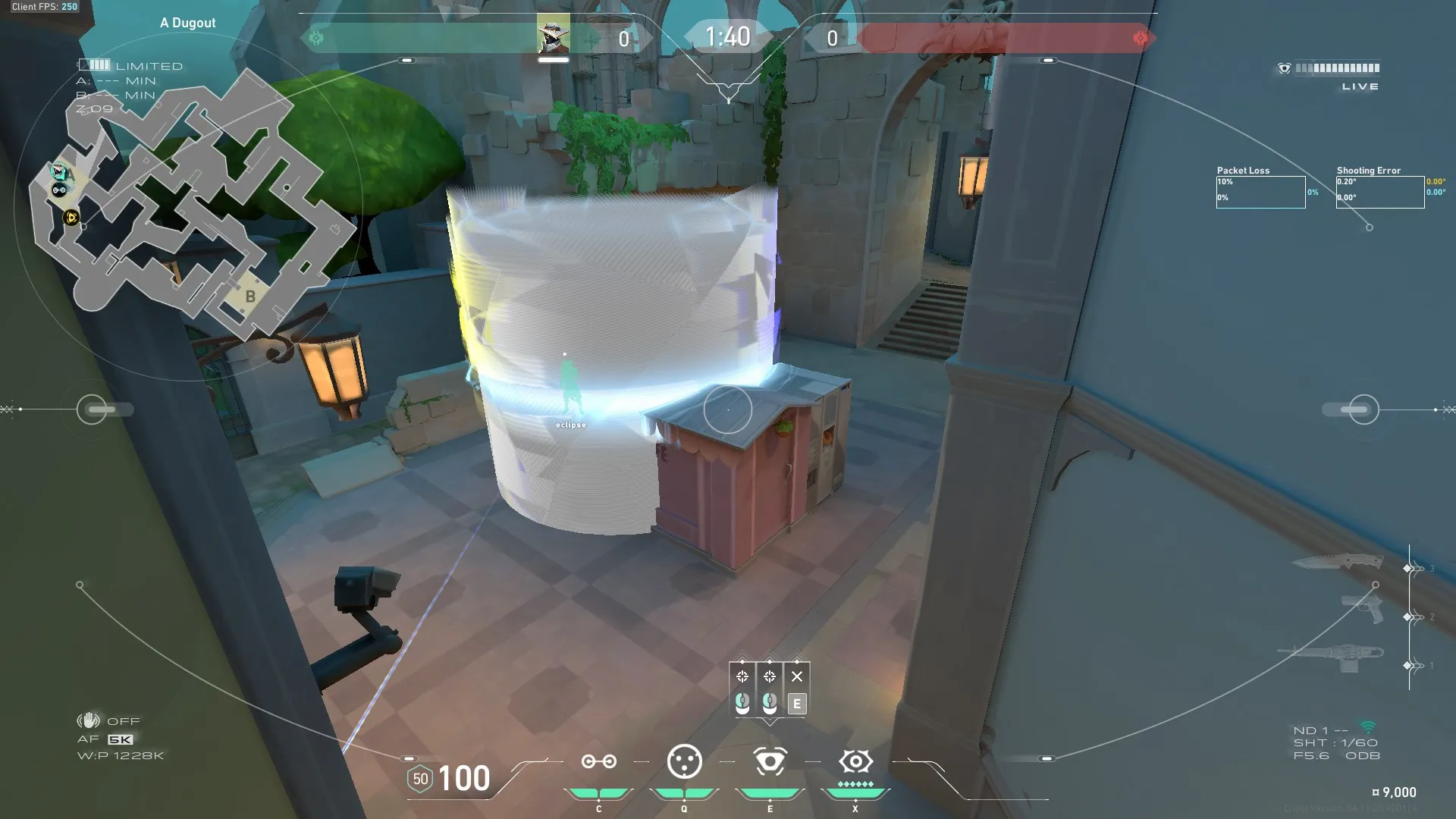Click the exit-camera X icon above the abilities

pos(796,676)
